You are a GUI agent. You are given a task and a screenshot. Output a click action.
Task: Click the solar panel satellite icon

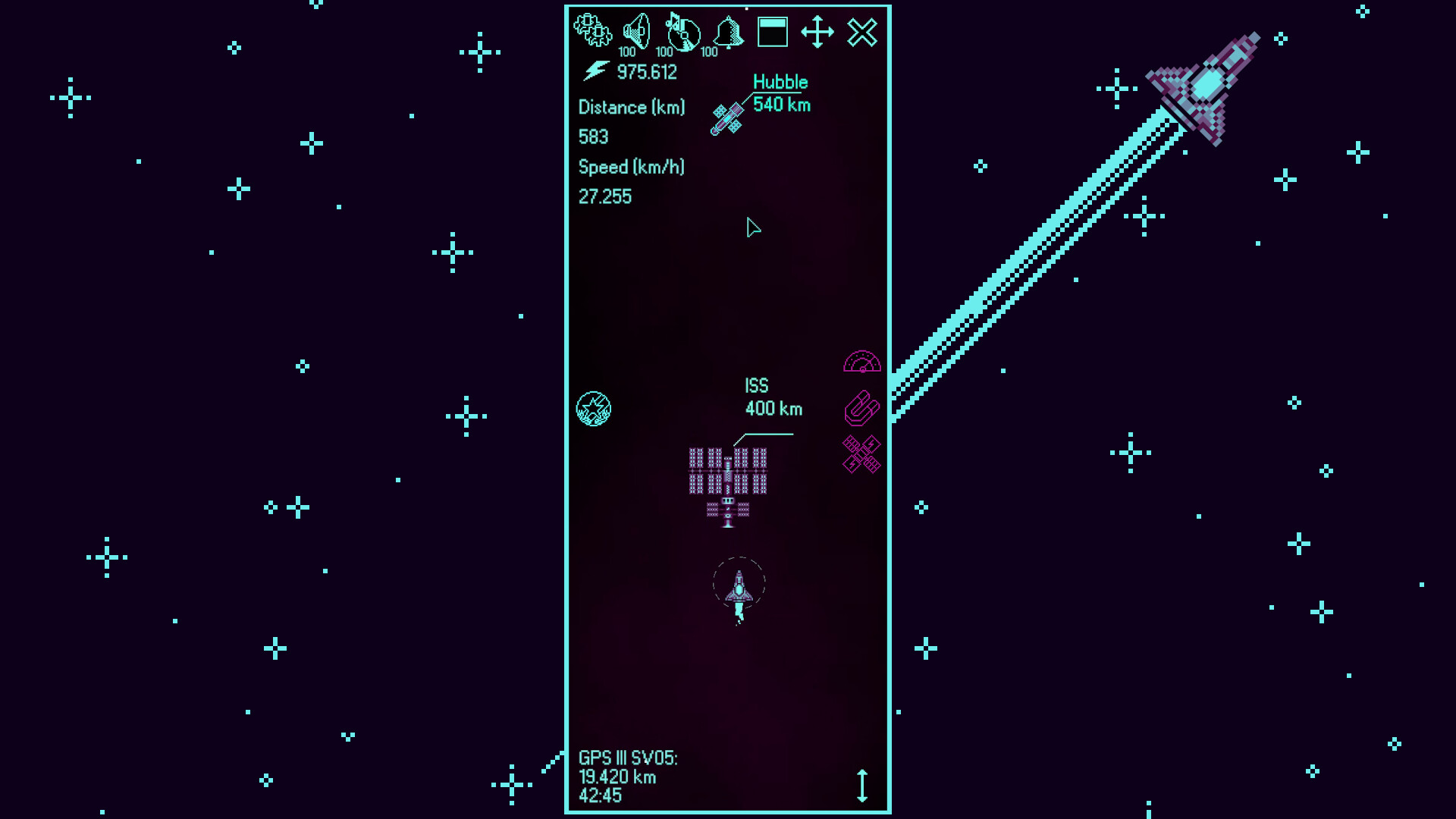pos(861,455)
